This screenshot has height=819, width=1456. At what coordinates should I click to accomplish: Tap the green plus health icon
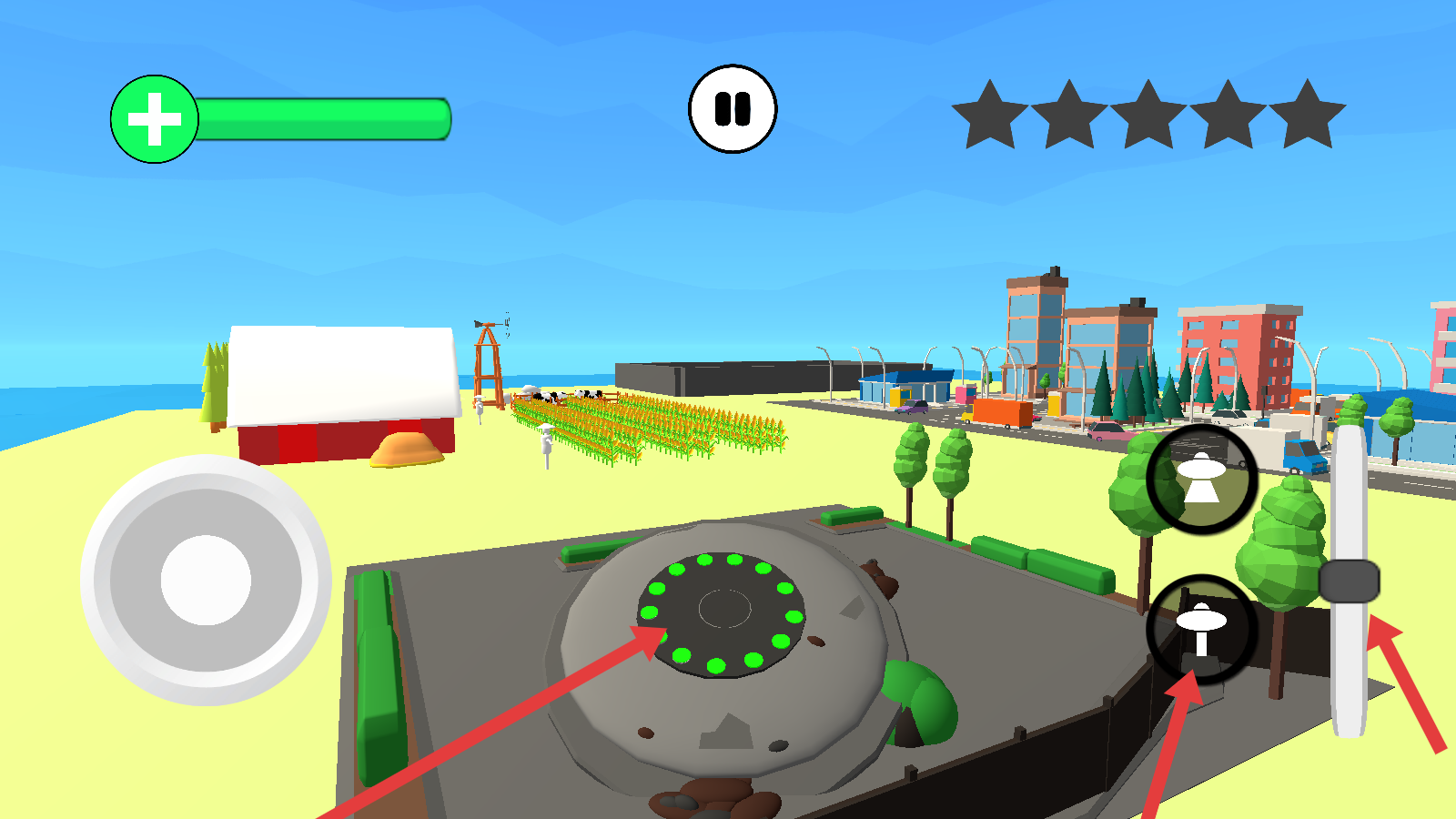[154, 119]
